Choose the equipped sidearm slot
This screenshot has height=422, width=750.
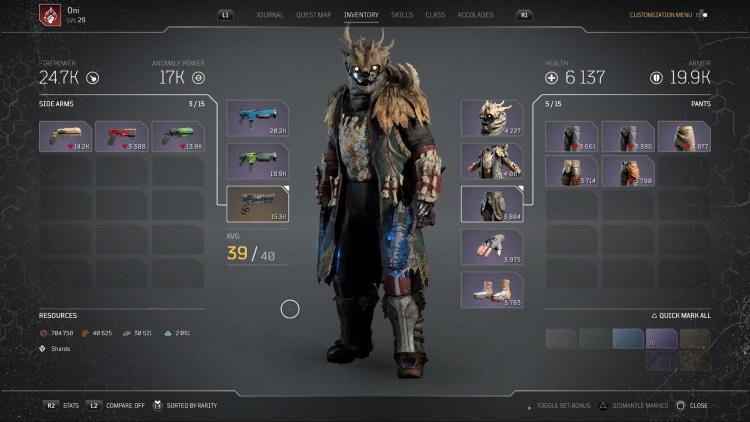click(257, 203)
